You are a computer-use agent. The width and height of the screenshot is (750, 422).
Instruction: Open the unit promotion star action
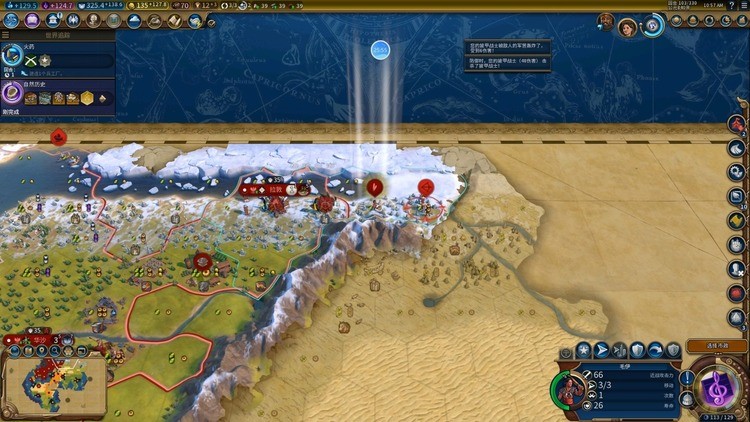click(583, 349)
